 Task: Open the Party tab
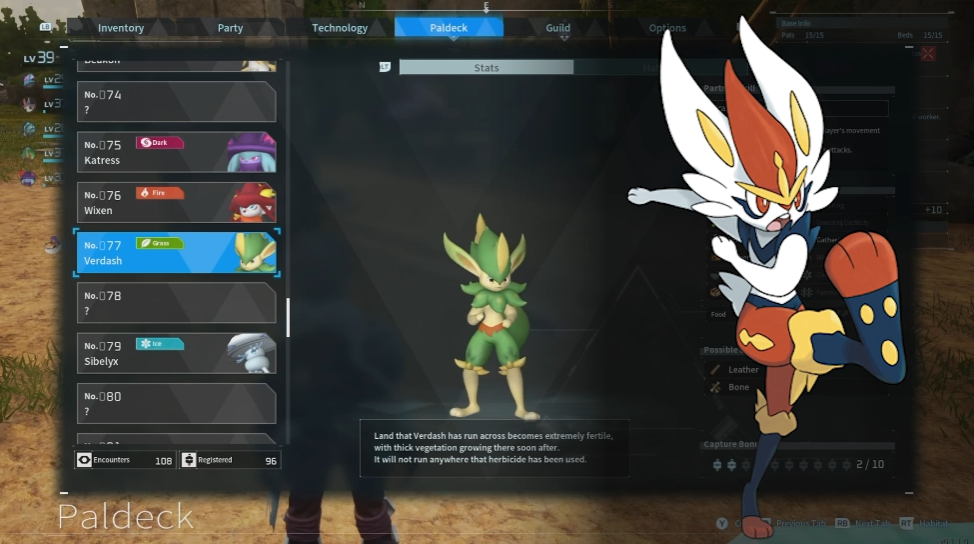(x=230, y=28)
